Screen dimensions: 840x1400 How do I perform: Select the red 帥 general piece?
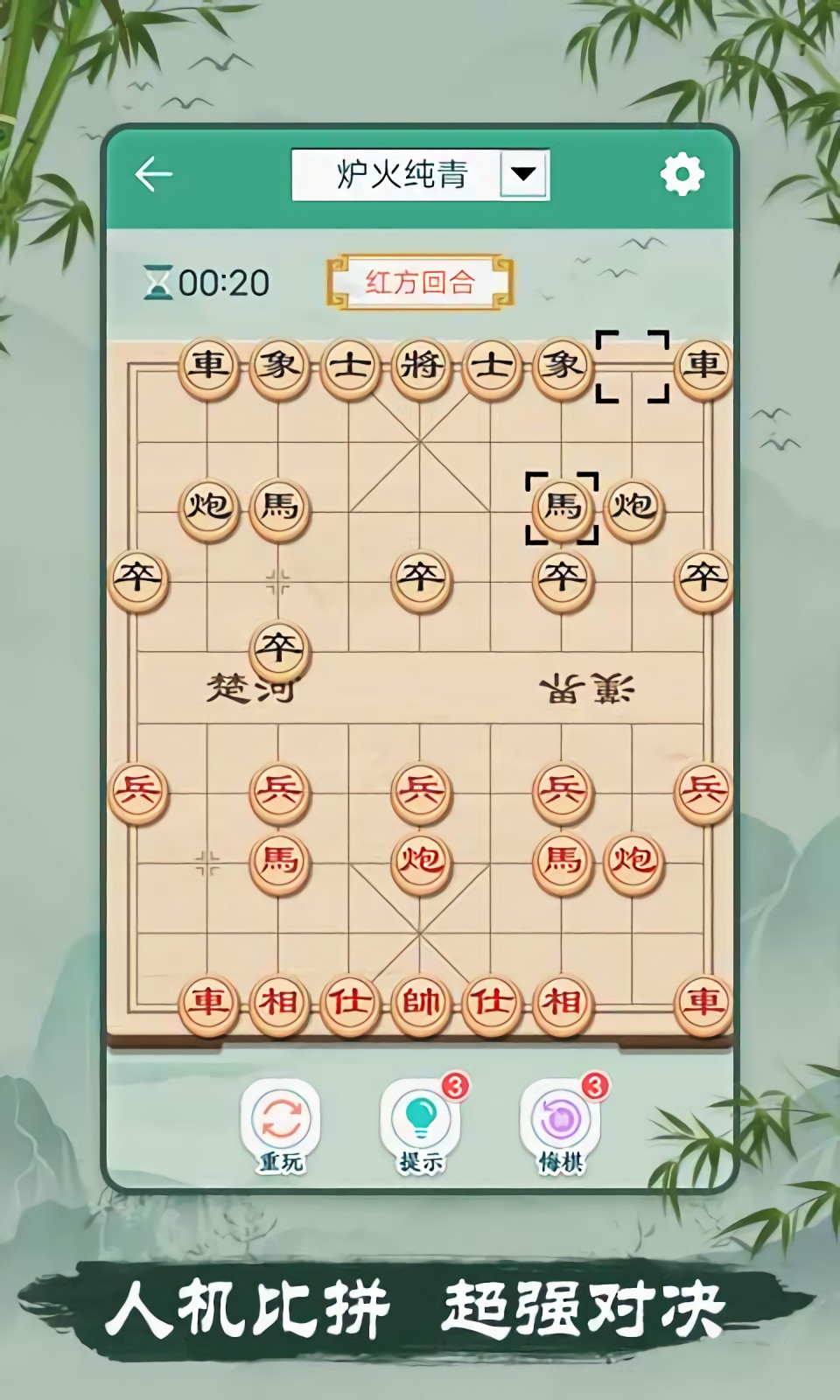tap(421, 1002)
